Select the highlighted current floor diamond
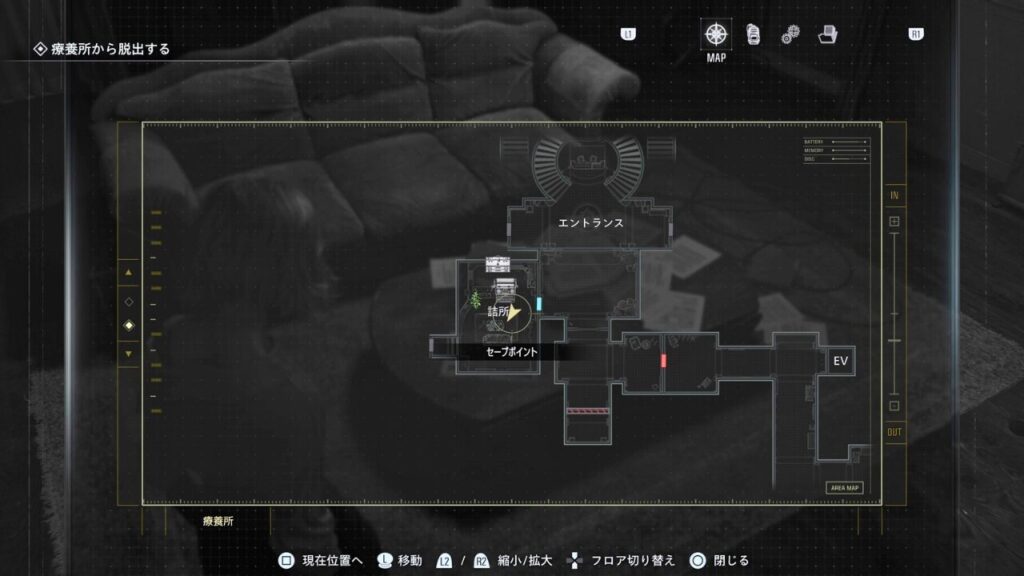Screen dimensions: 1024x576 click(128, 326)
